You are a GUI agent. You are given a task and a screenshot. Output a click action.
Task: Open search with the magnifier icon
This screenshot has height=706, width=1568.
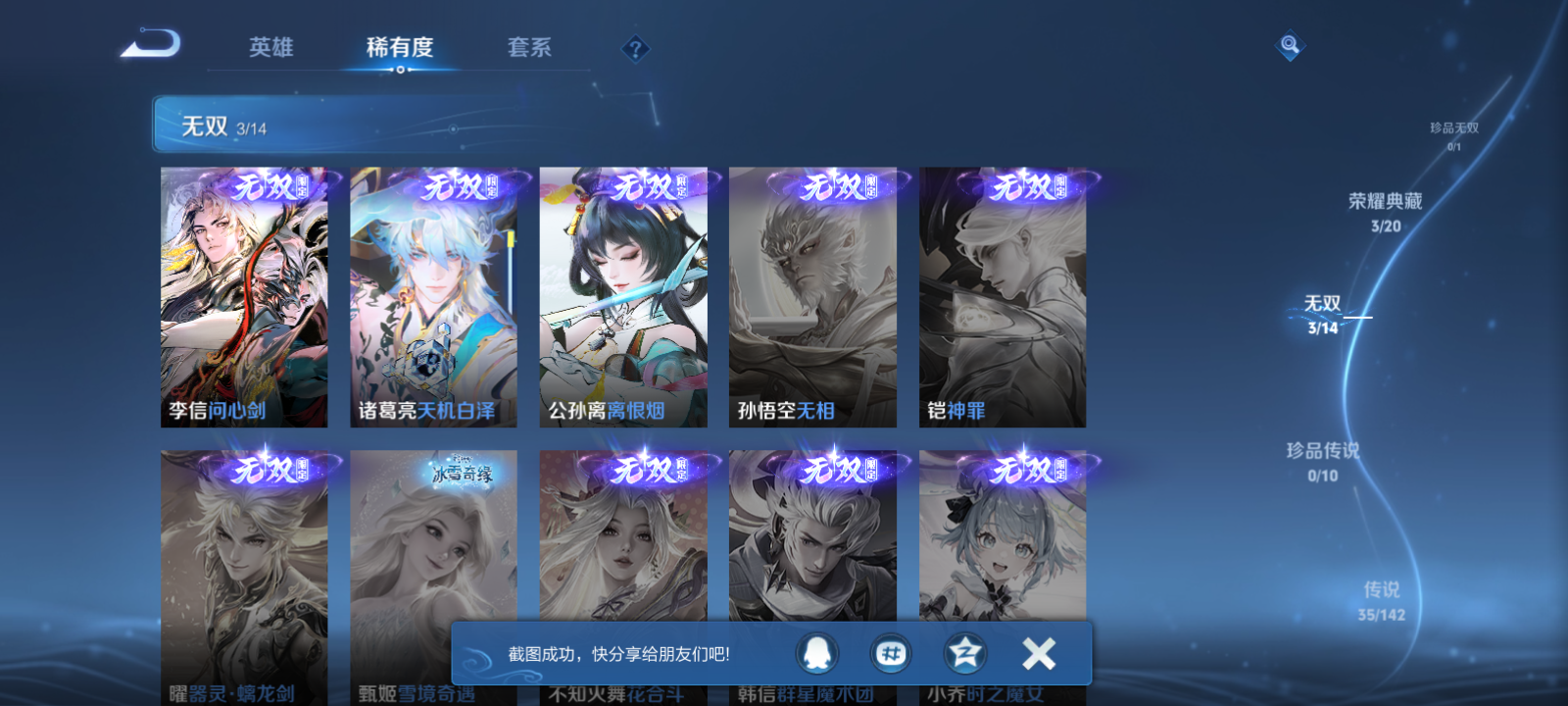coord(1292,44)
